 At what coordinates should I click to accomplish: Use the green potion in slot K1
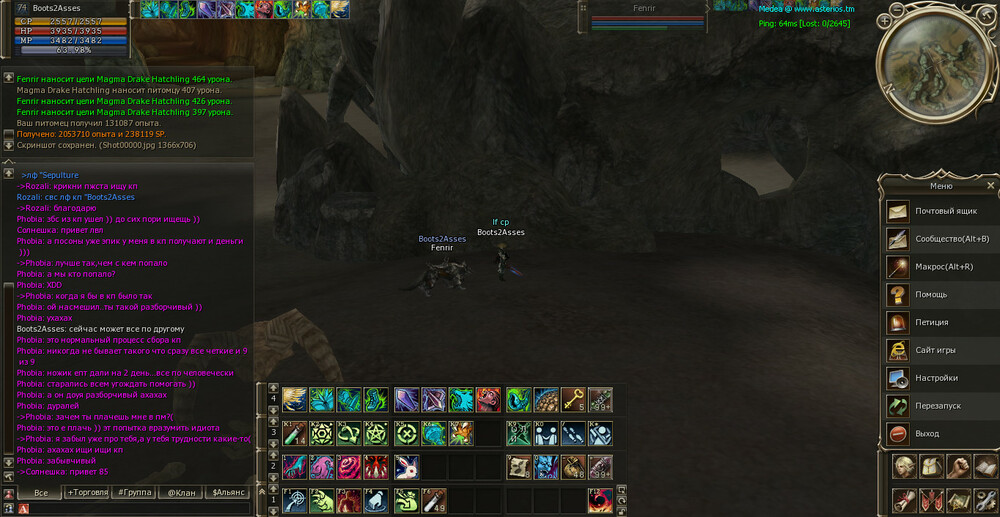pyautogui.click(x=294, y=433)
